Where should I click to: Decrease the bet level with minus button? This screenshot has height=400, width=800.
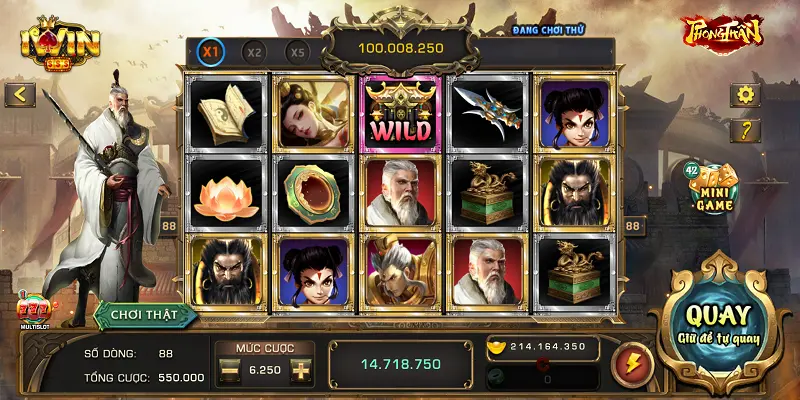click(x=229, y=370)
